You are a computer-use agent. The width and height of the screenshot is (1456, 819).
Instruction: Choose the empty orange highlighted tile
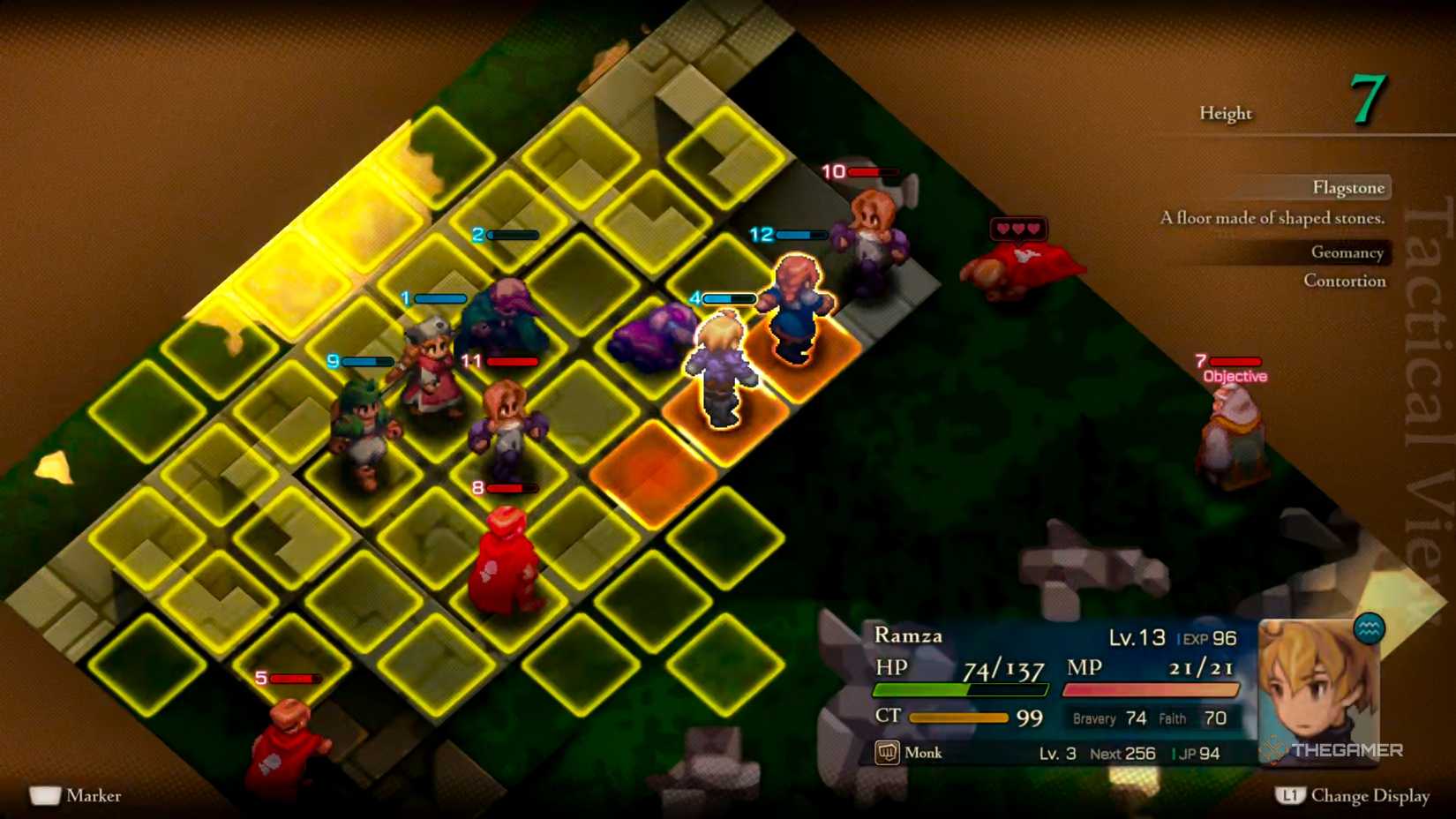651,472
